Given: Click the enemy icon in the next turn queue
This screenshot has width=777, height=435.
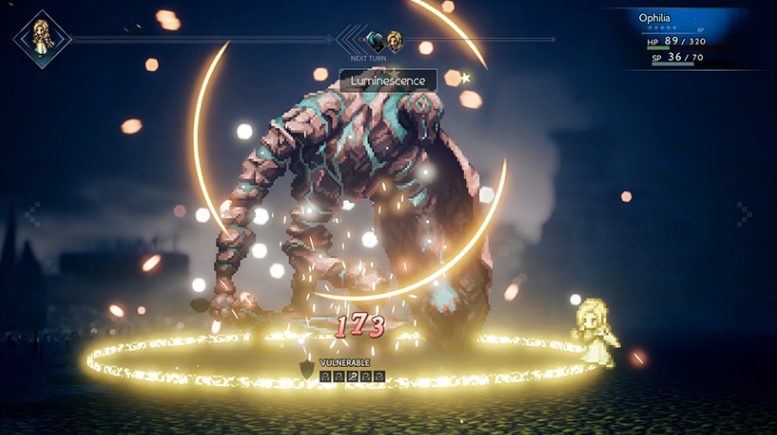Looking at the screenshot, I should [374, 41].
